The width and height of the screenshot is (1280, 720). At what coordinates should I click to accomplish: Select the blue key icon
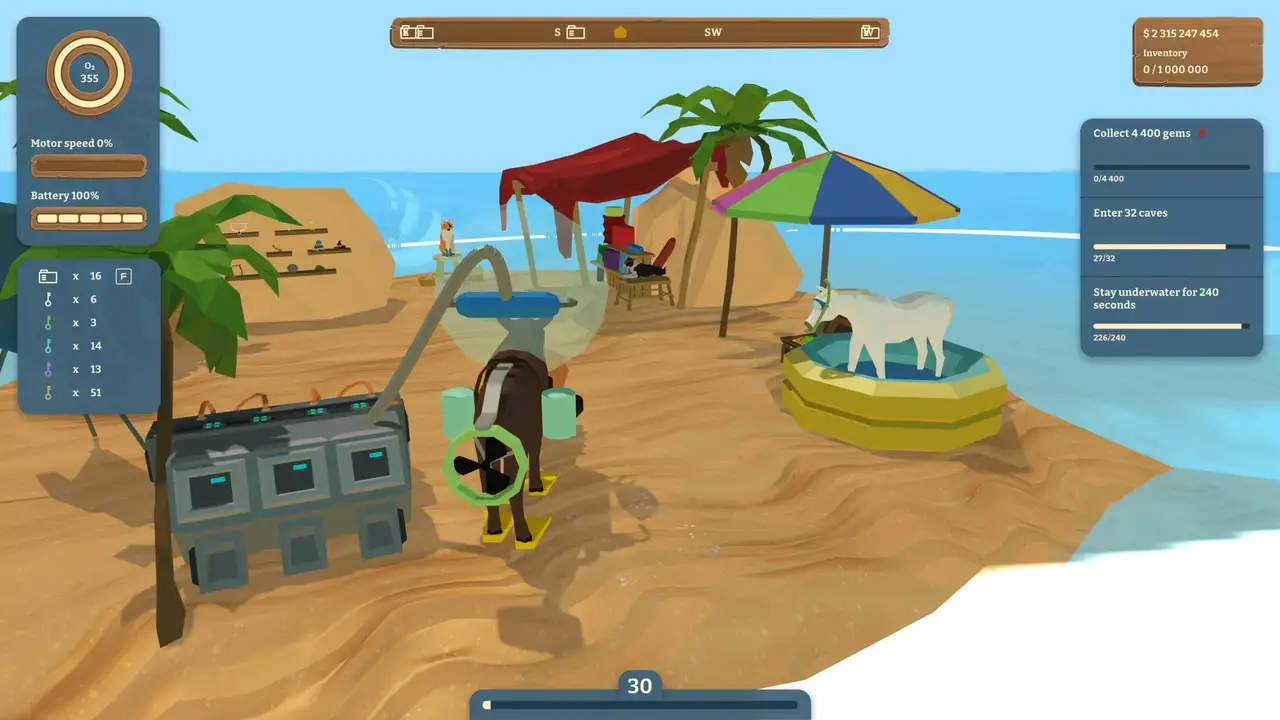(x=48, y=345)
